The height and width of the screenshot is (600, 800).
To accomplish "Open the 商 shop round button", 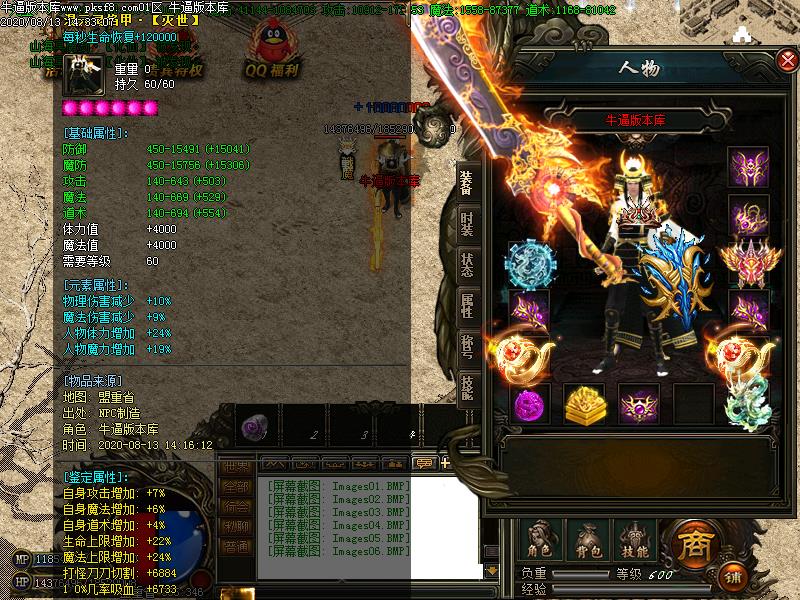I will [694, 543].
